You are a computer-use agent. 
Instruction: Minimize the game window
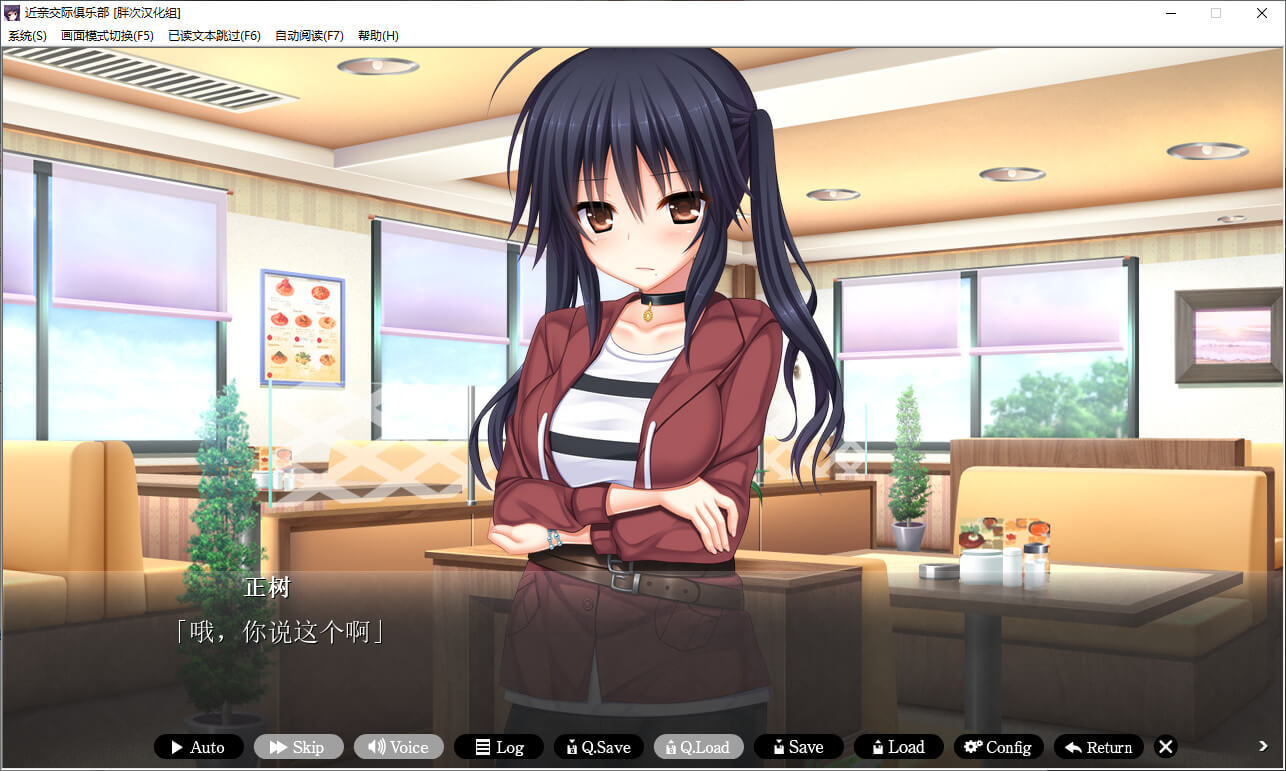1169,13
